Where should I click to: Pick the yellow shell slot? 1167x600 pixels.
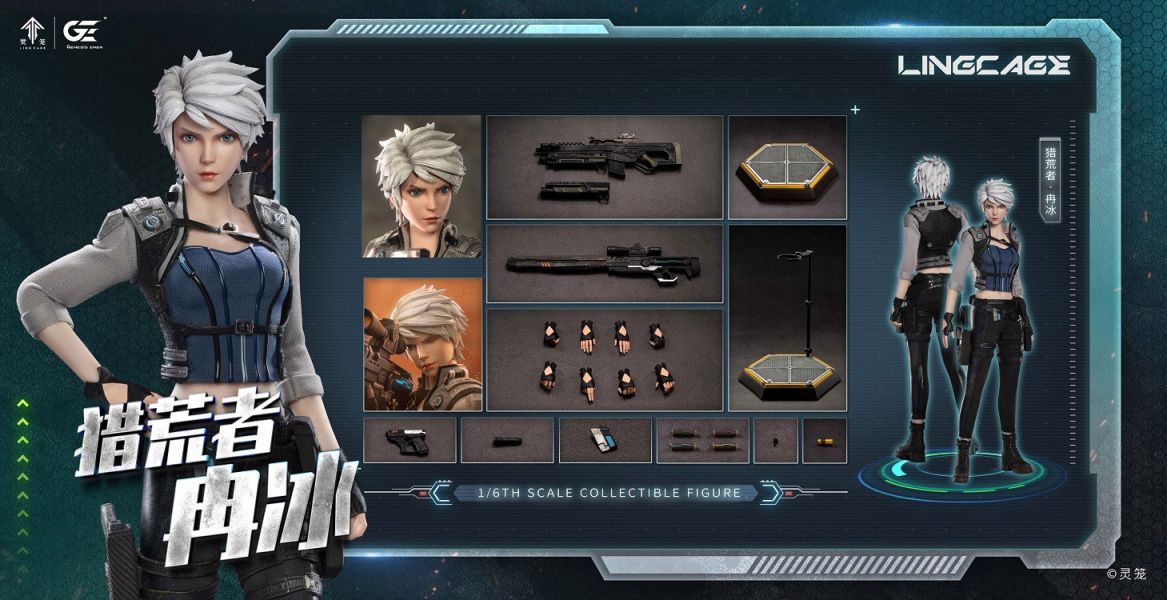pos(824,440)
